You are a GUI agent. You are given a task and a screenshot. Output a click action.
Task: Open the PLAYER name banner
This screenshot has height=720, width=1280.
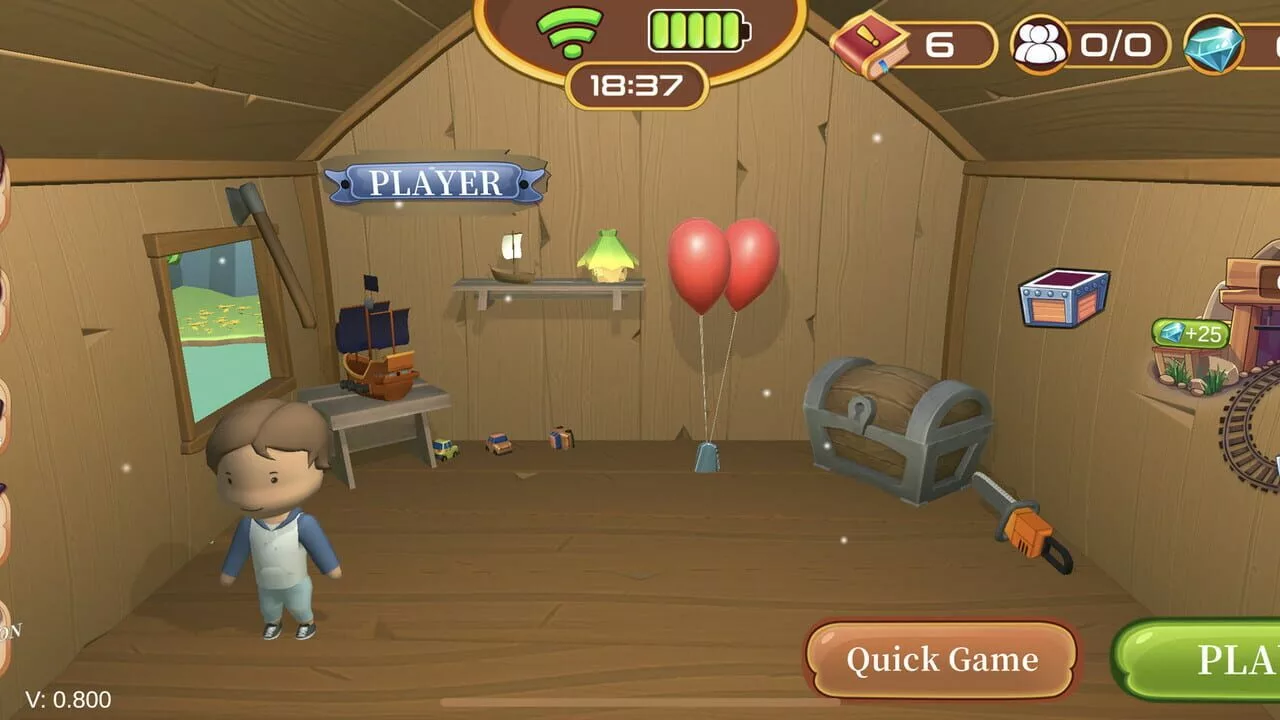pos(435,183)
